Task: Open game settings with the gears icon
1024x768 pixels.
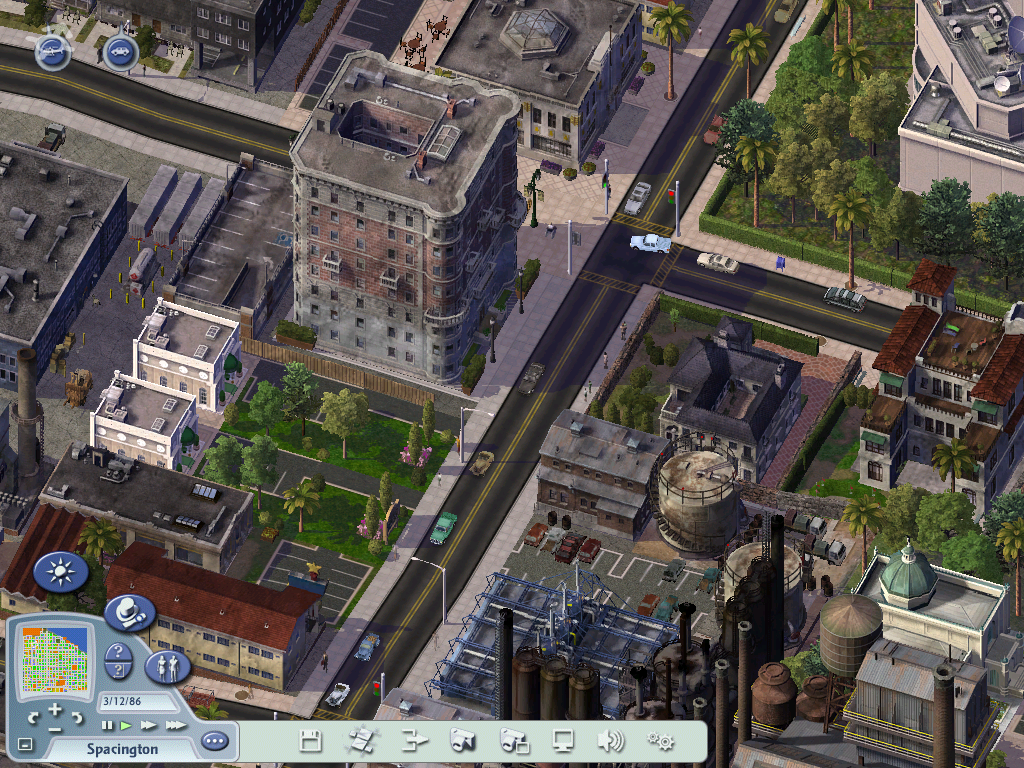Action: pos(660,741)
